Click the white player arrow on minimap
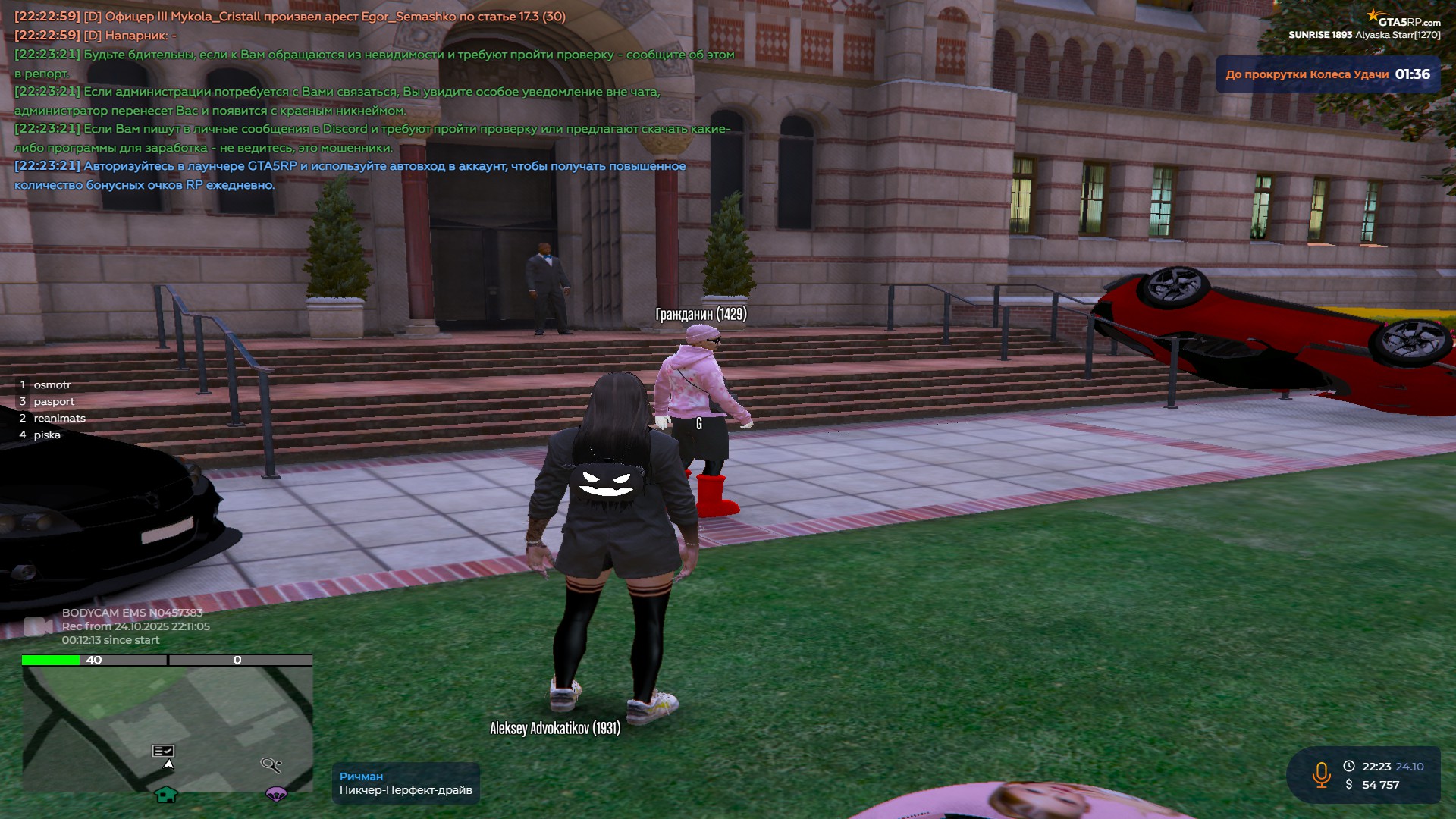 pos(168,764)
